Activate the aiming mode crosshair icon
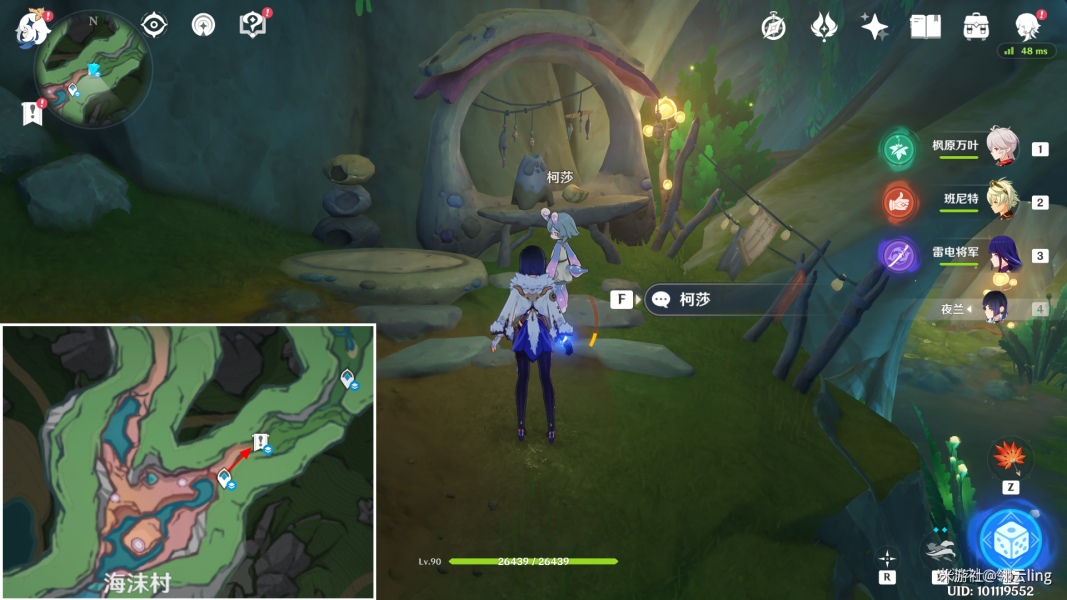This screenshot has height=600, width=1067. 887,558
